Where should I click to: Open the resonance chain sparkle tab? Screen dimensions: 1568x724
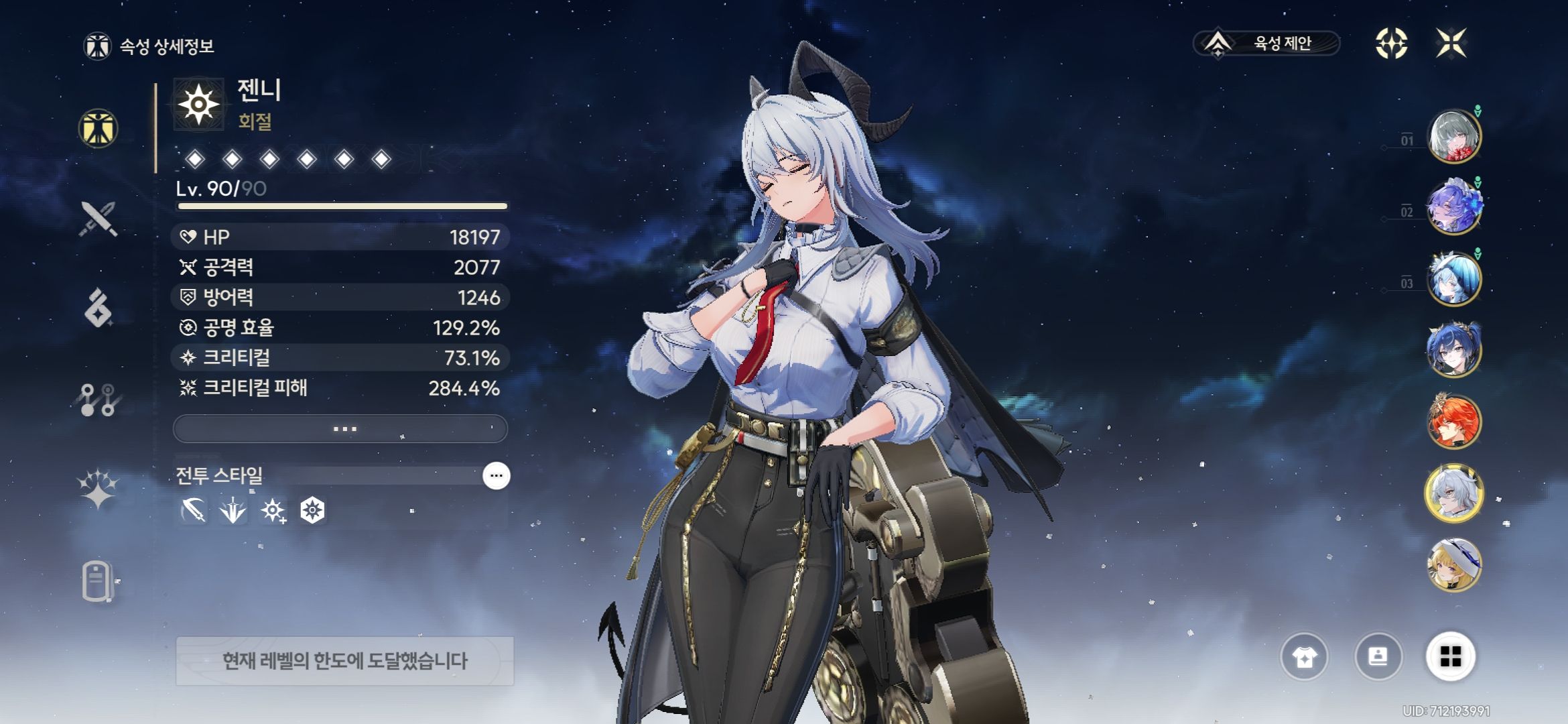coord(99,488)
